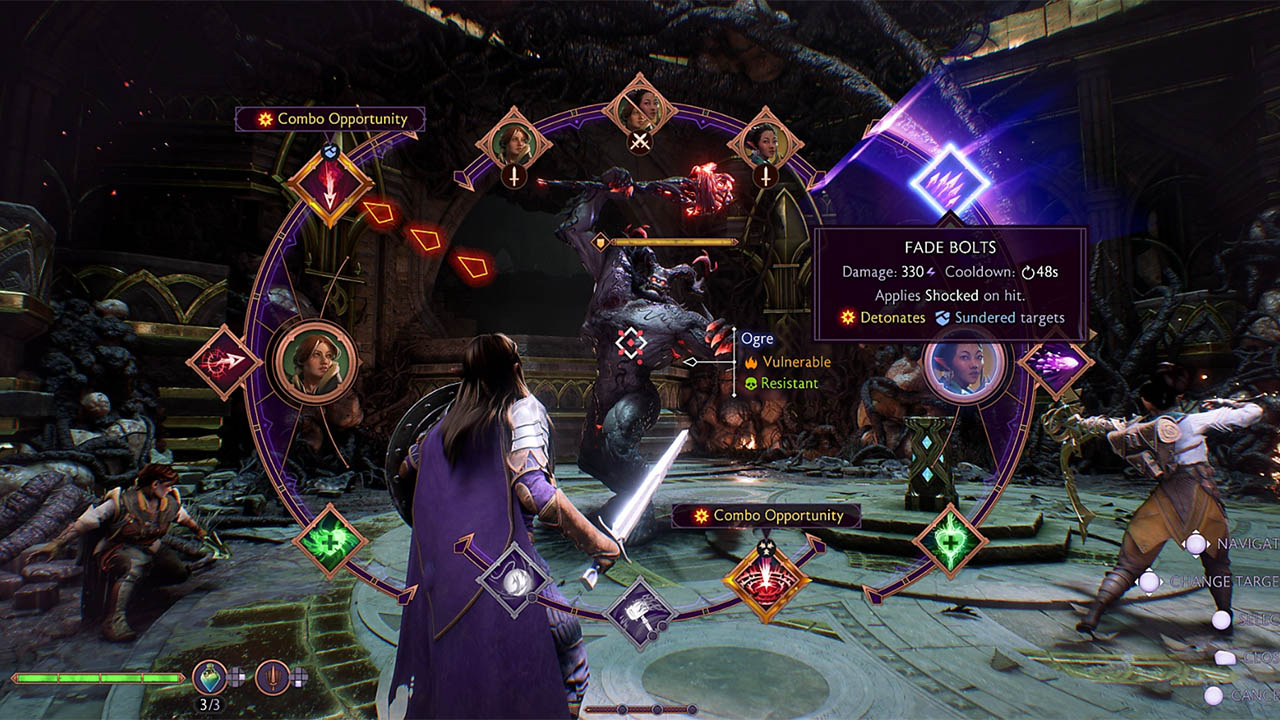Choose the orange downward arrow combo ability

(329, 187)
